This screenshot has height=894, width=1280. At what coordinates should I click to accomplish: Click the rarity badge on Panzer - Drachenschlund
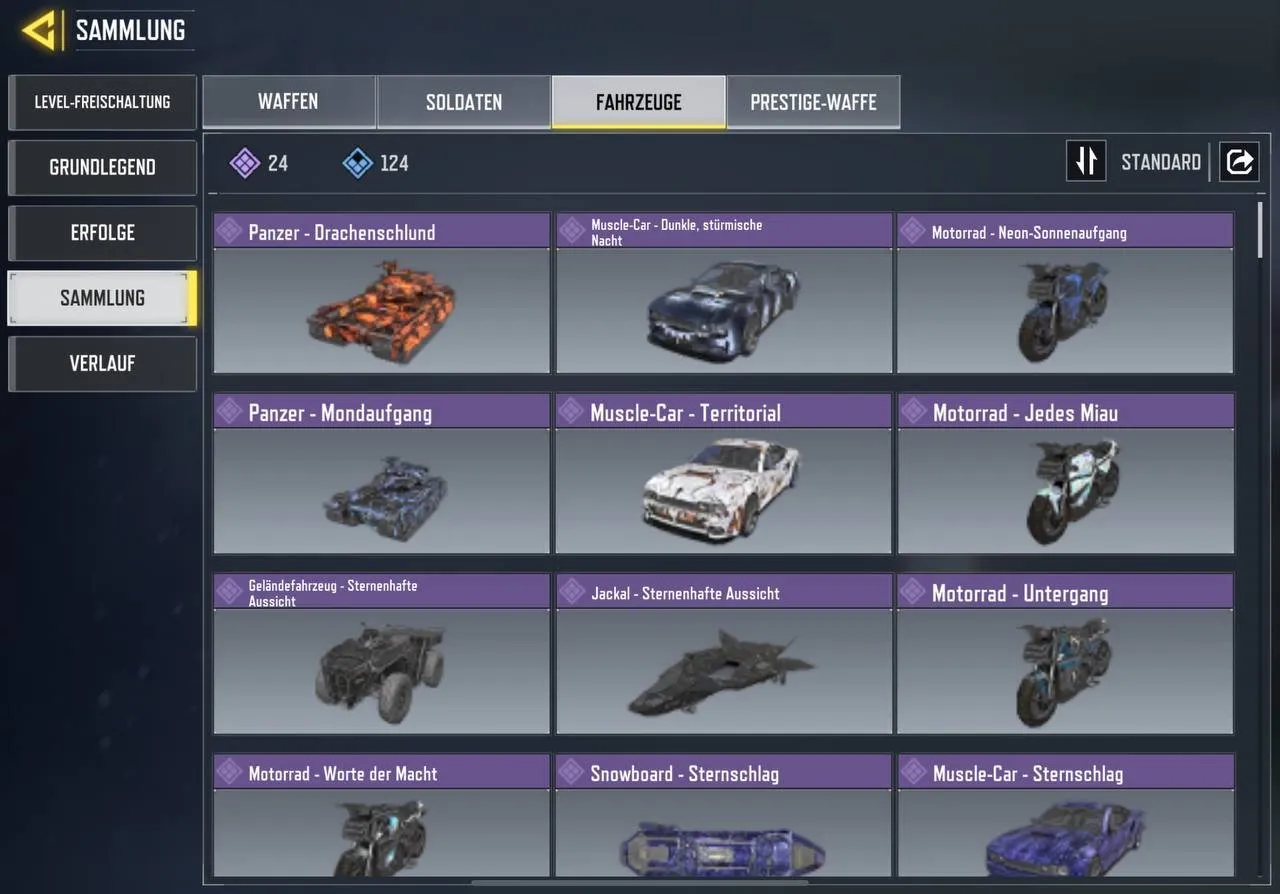(230, 231)
